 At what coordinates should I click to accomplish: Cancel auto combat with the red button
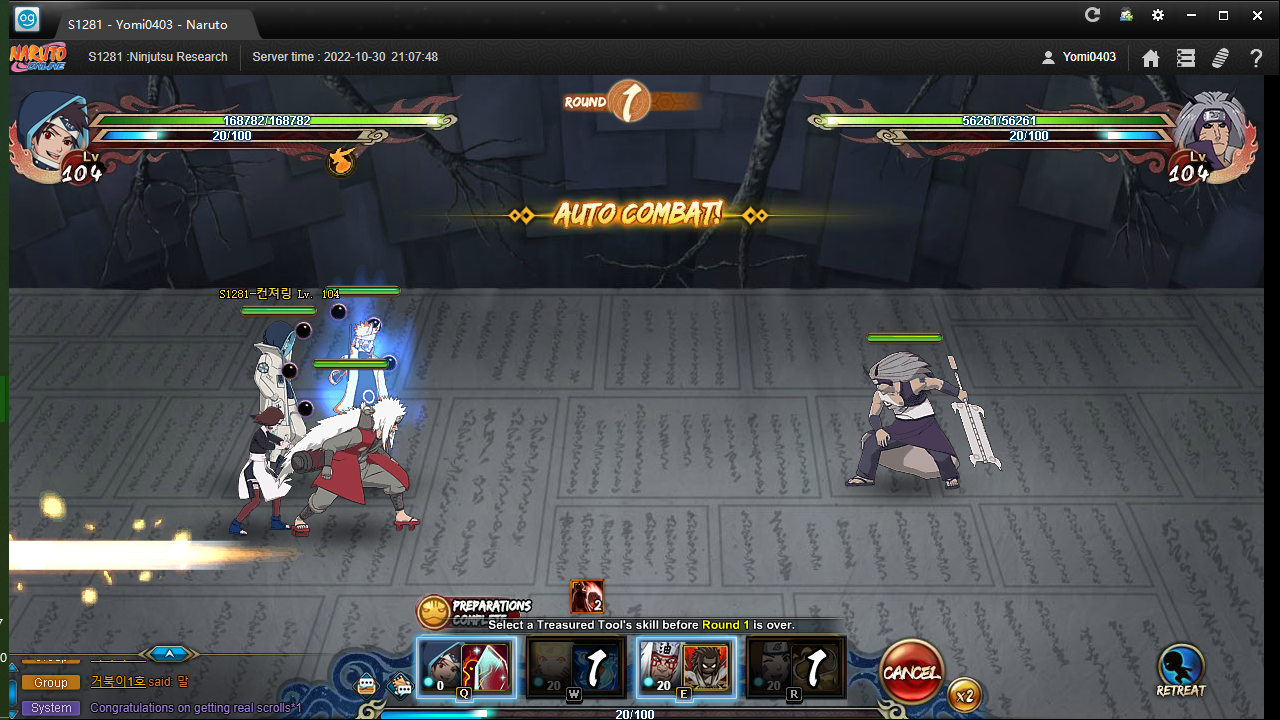911,672
